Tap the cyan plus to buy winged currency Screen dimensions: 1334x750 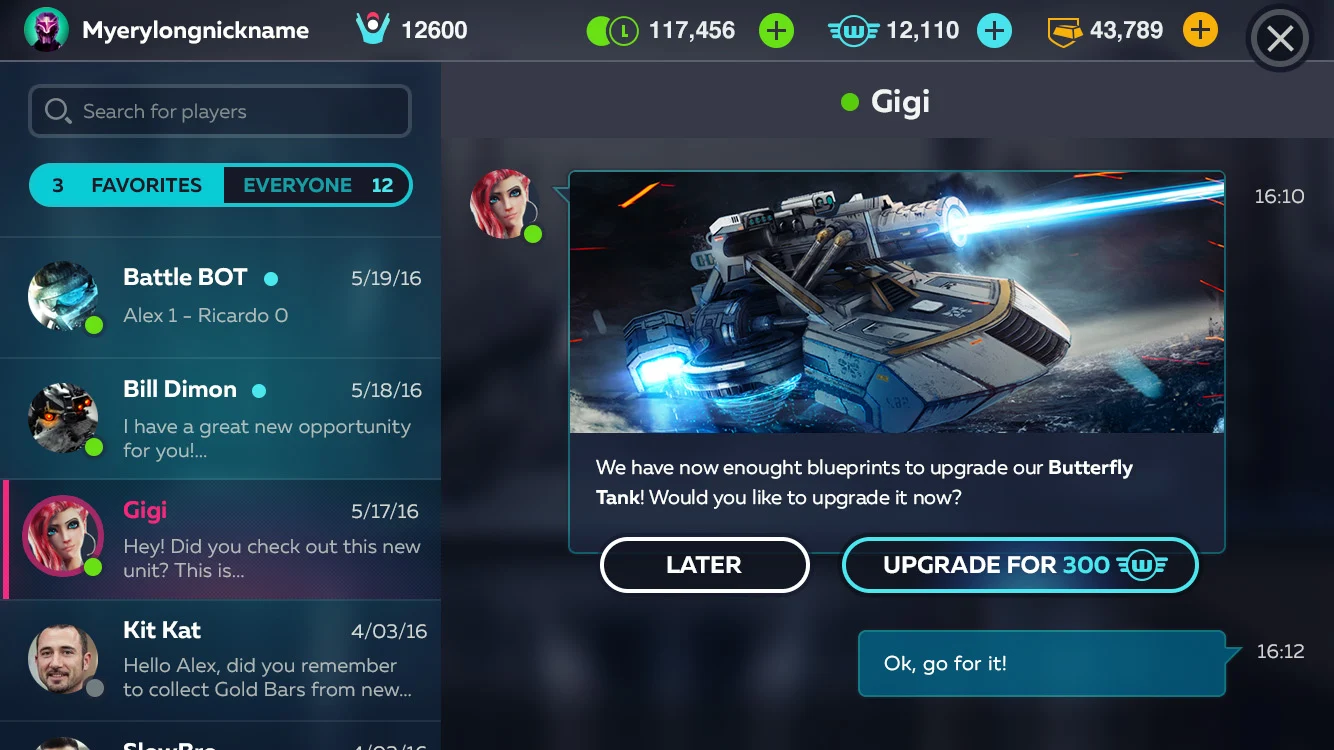993,31
